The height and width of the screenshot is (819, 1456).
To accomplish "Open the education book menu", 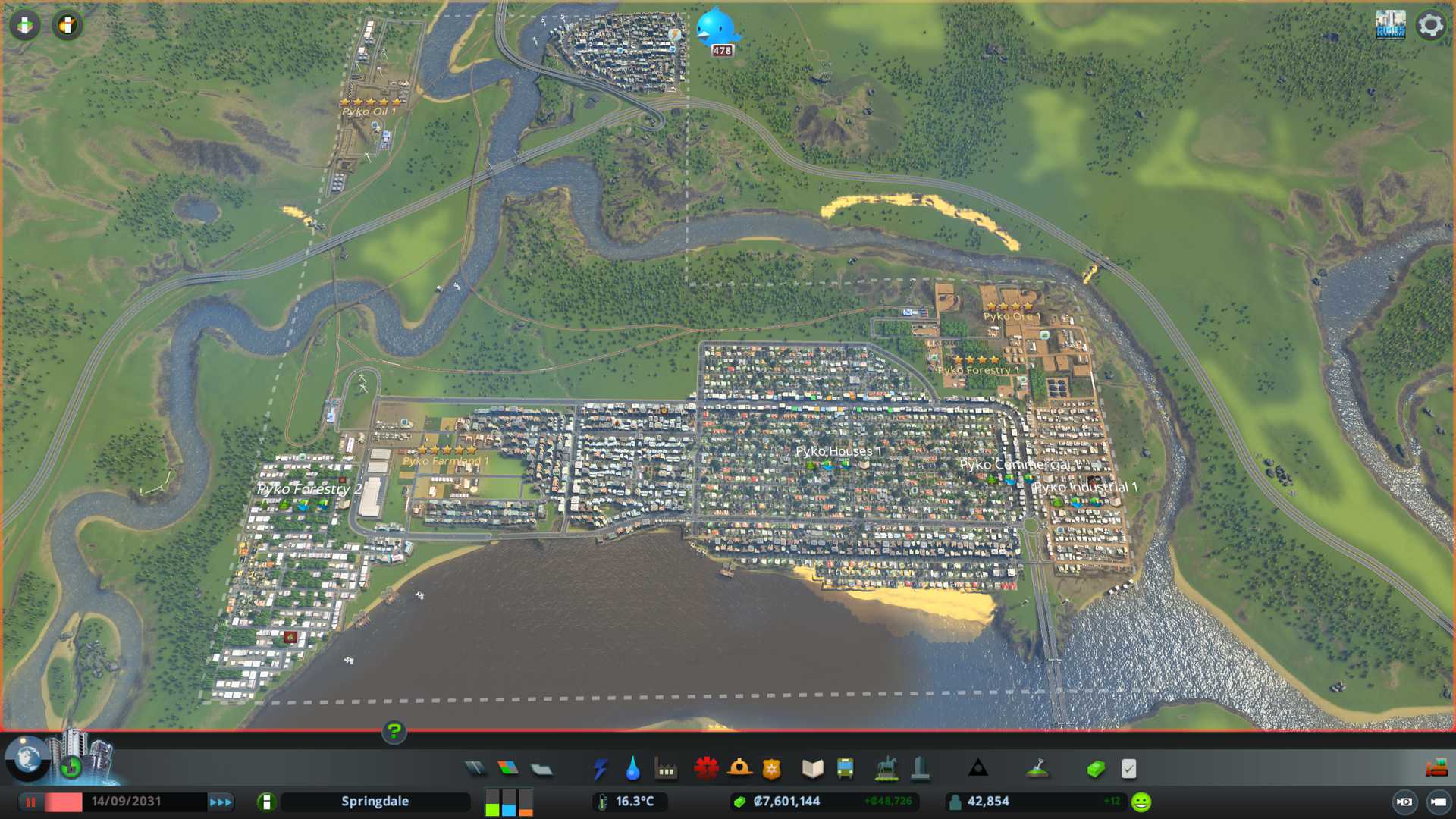I will (x=812, y=769).
